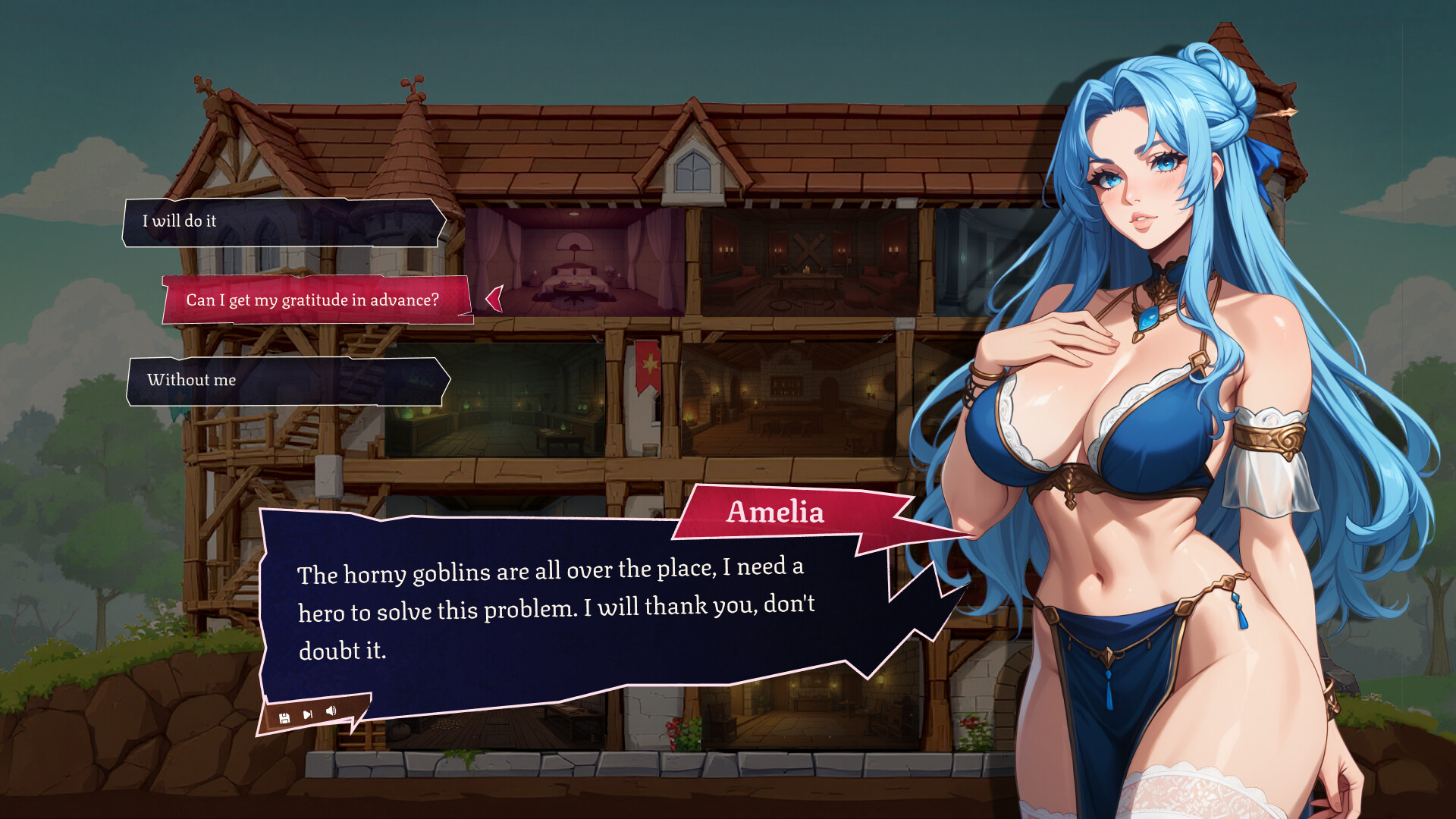Skip dialogue with the skip-forward icon

tap(308, 714)
